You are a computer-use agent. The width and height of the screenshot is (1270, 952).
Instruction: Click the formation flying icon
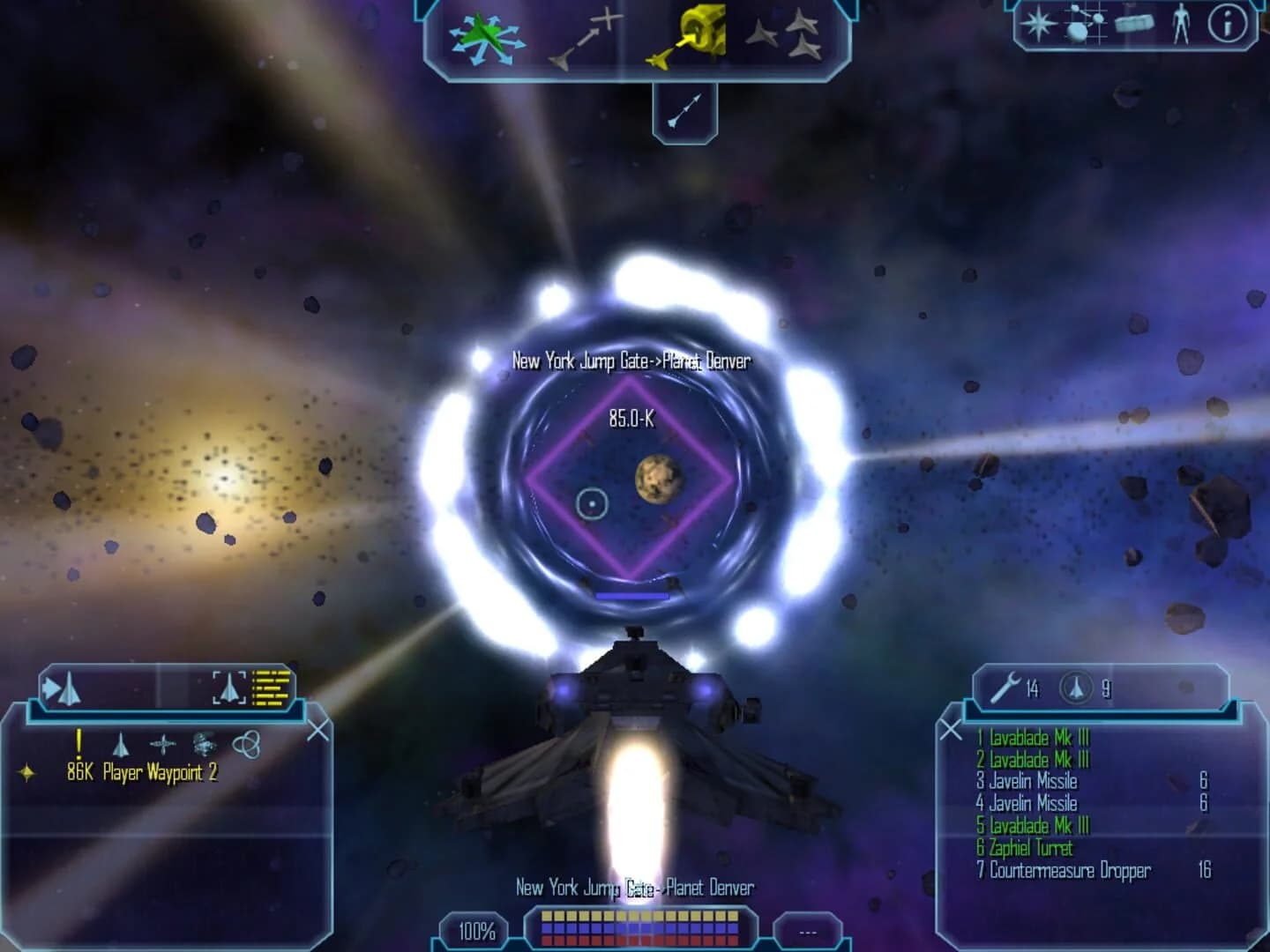pyautogui.click(x=789, y=35)
